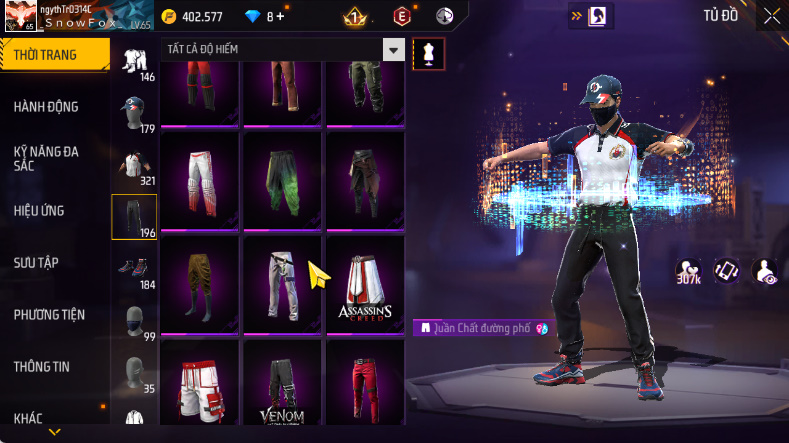Open the cap headwear category showing 179
The image size is (789, 443).
[x=133, y=113]
